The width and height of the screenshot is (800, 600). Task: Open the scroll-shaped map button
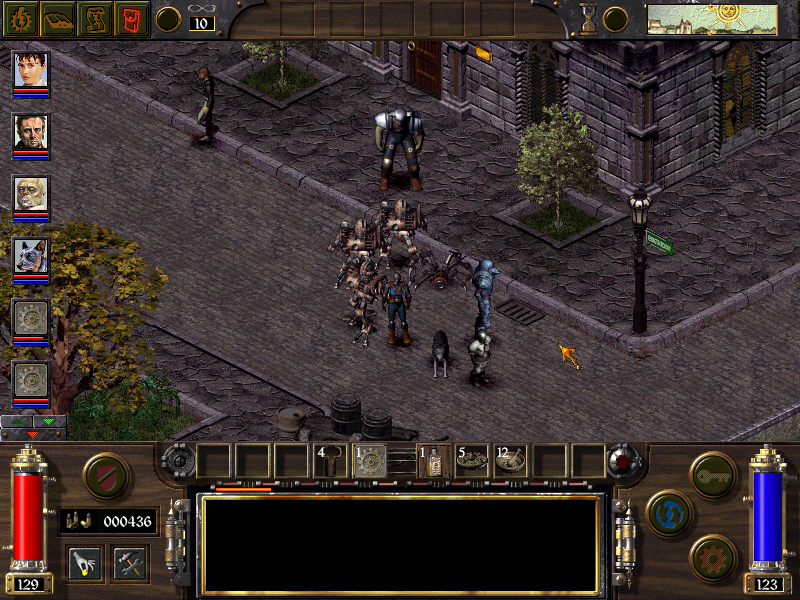(95, 18)
